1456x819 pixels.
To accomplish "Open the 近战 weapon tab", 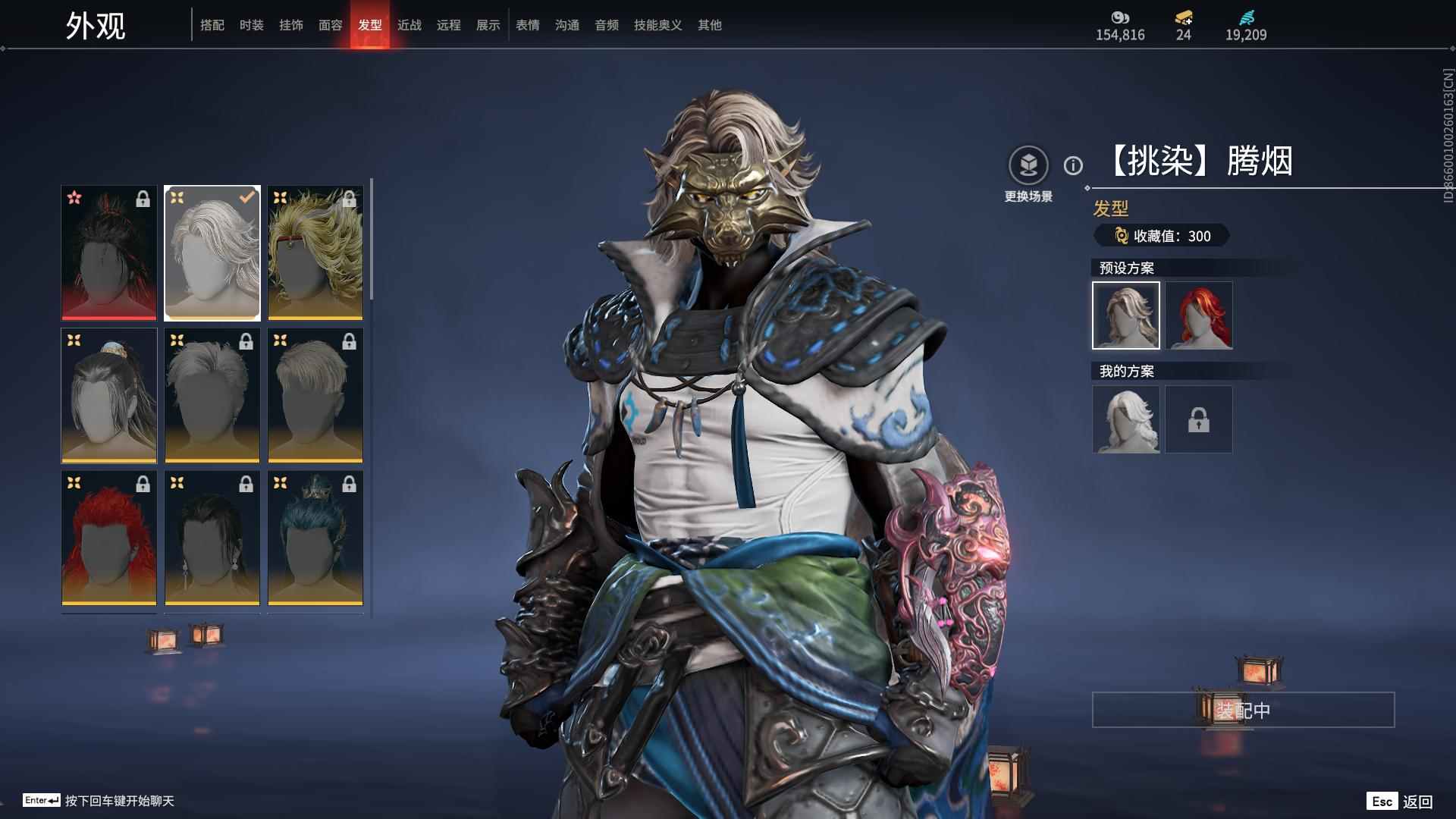I will pyautogui.click(x=409, y=25).
